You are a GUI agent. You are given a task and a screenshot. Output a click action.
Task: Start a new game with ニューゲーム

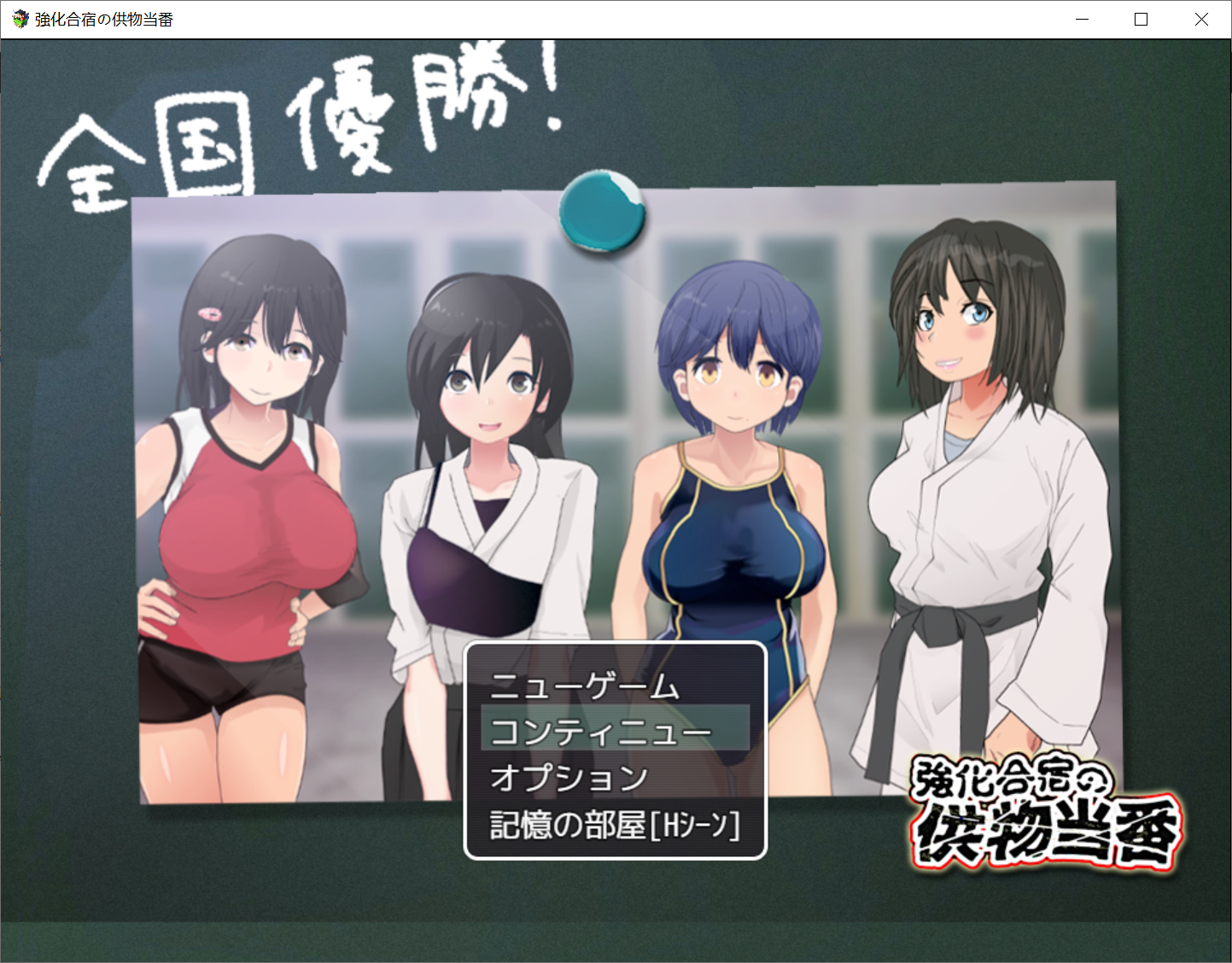tap(585, 686)
